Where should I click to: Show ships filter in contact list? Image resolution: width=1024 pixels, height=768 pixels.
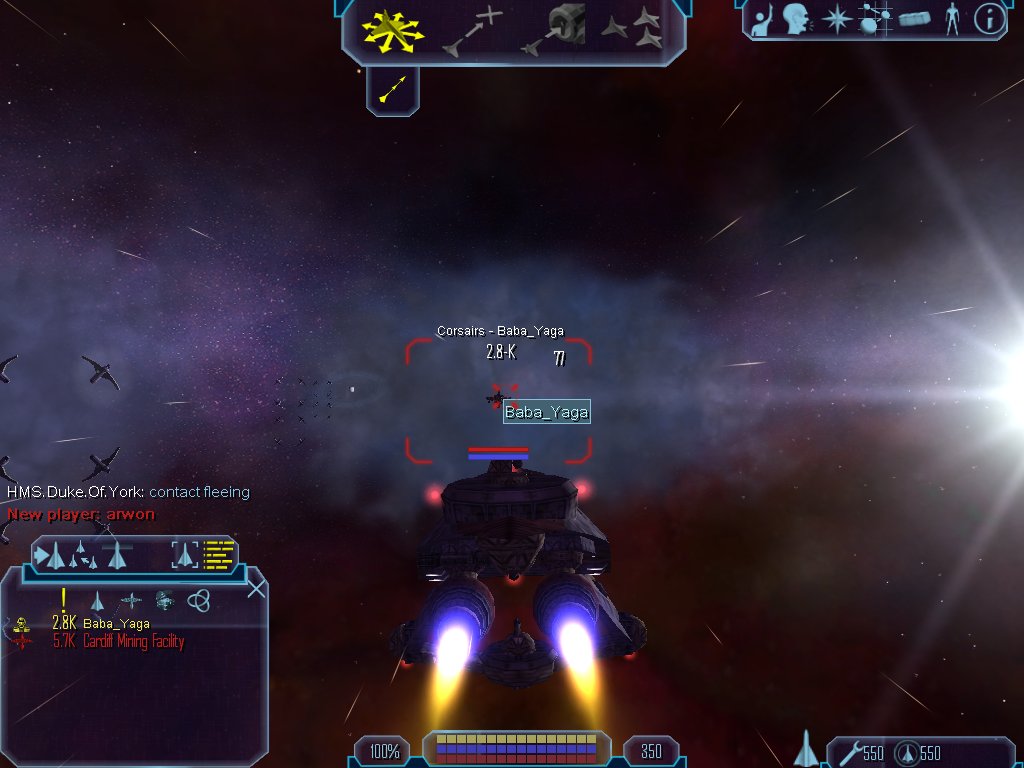(97, 601)
